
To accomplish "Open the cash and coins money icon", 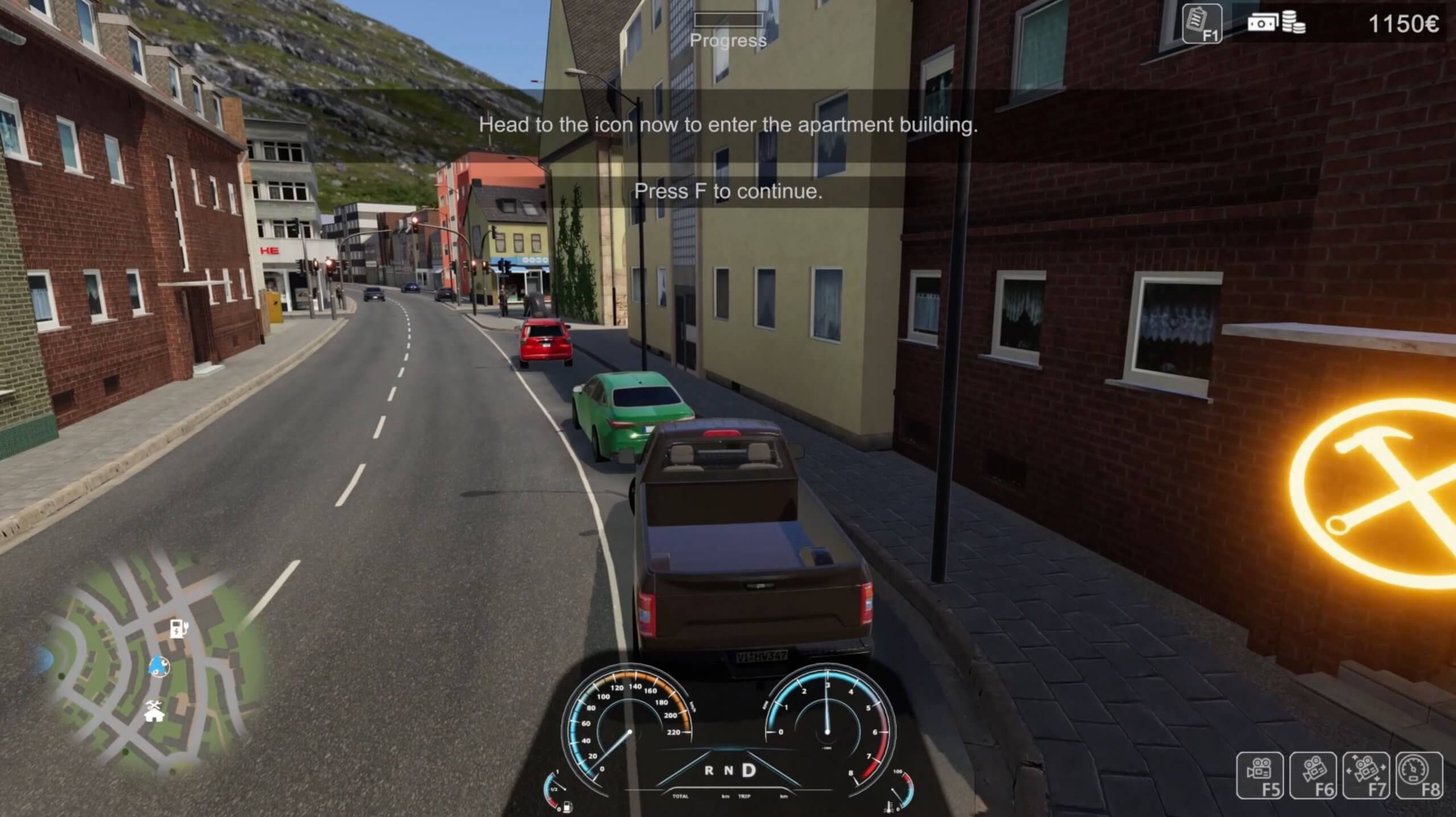I will 1276,23.
